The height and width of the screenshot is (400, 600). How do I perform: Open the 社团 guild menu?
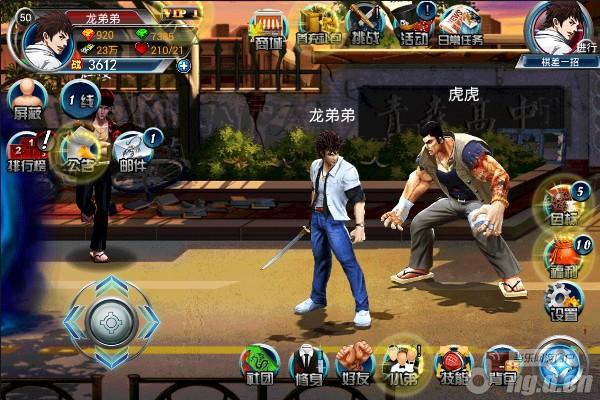260,364
